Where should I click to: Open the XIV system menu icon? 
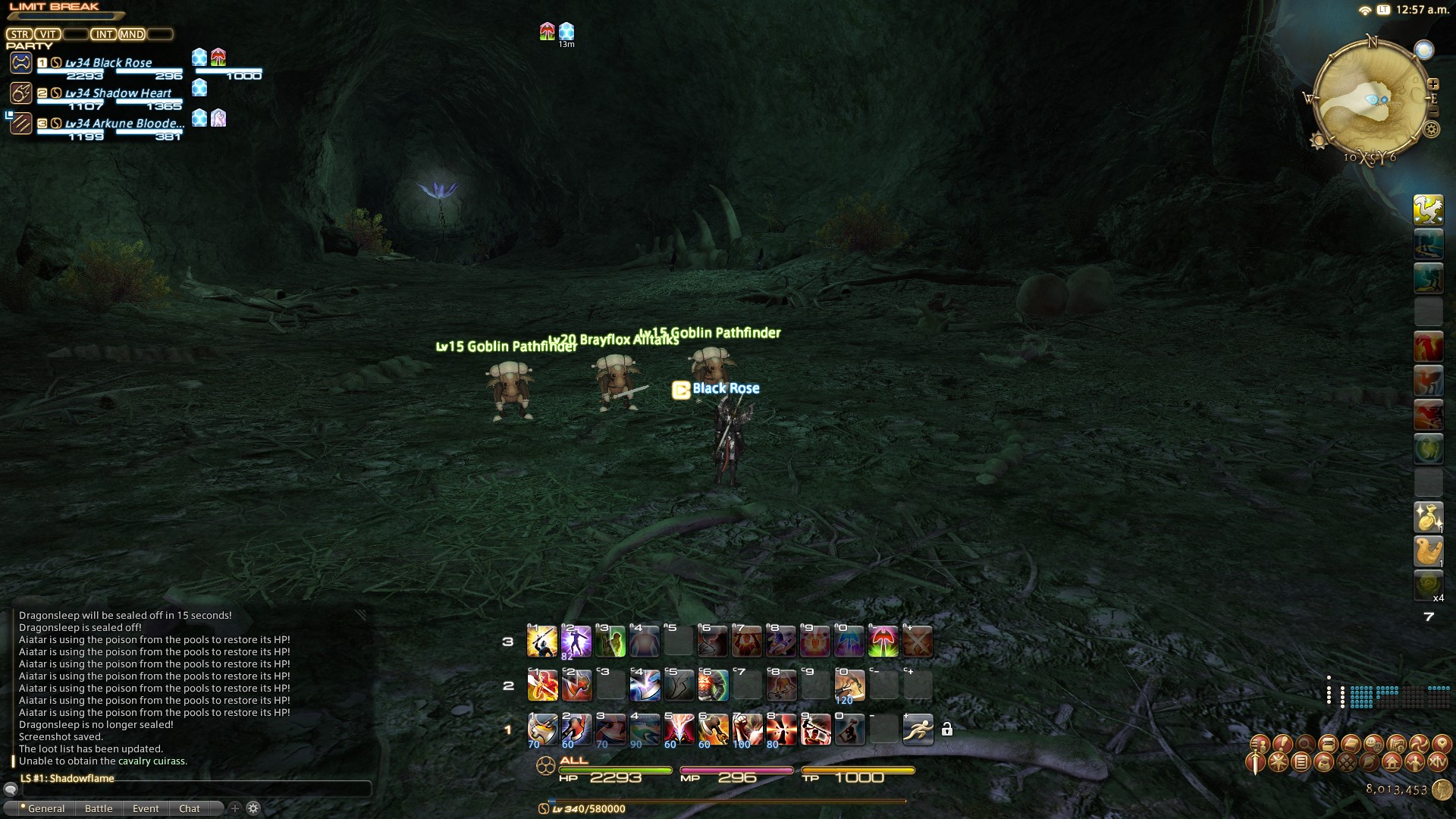coord(1437,762)
